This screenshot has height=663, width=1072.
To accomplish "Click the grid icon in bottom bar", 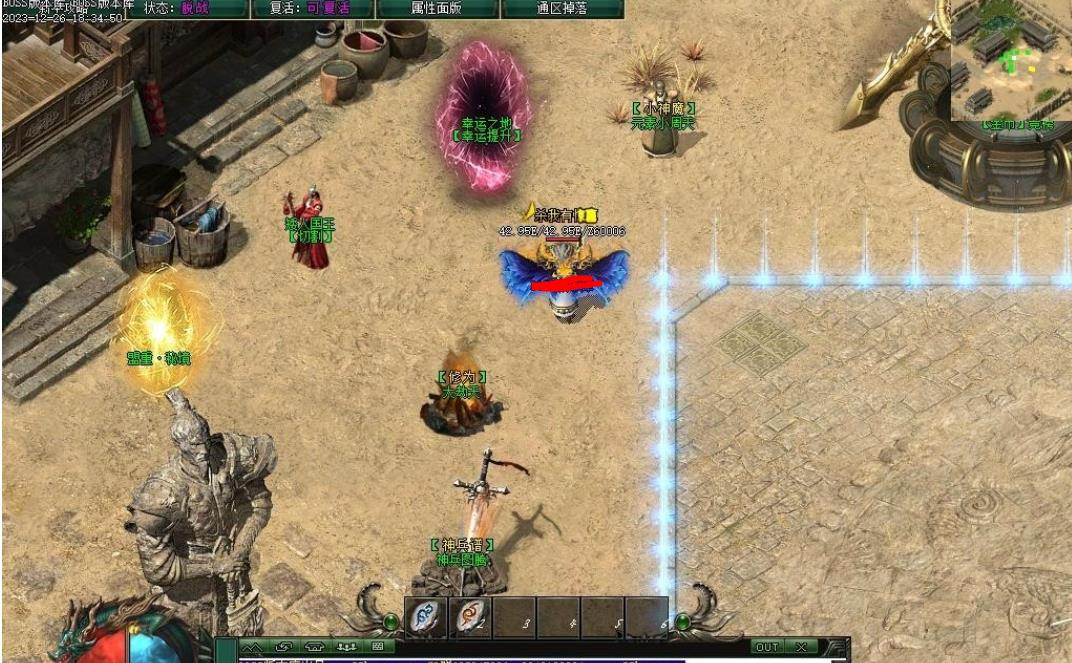I will click(x=377, y=647).
